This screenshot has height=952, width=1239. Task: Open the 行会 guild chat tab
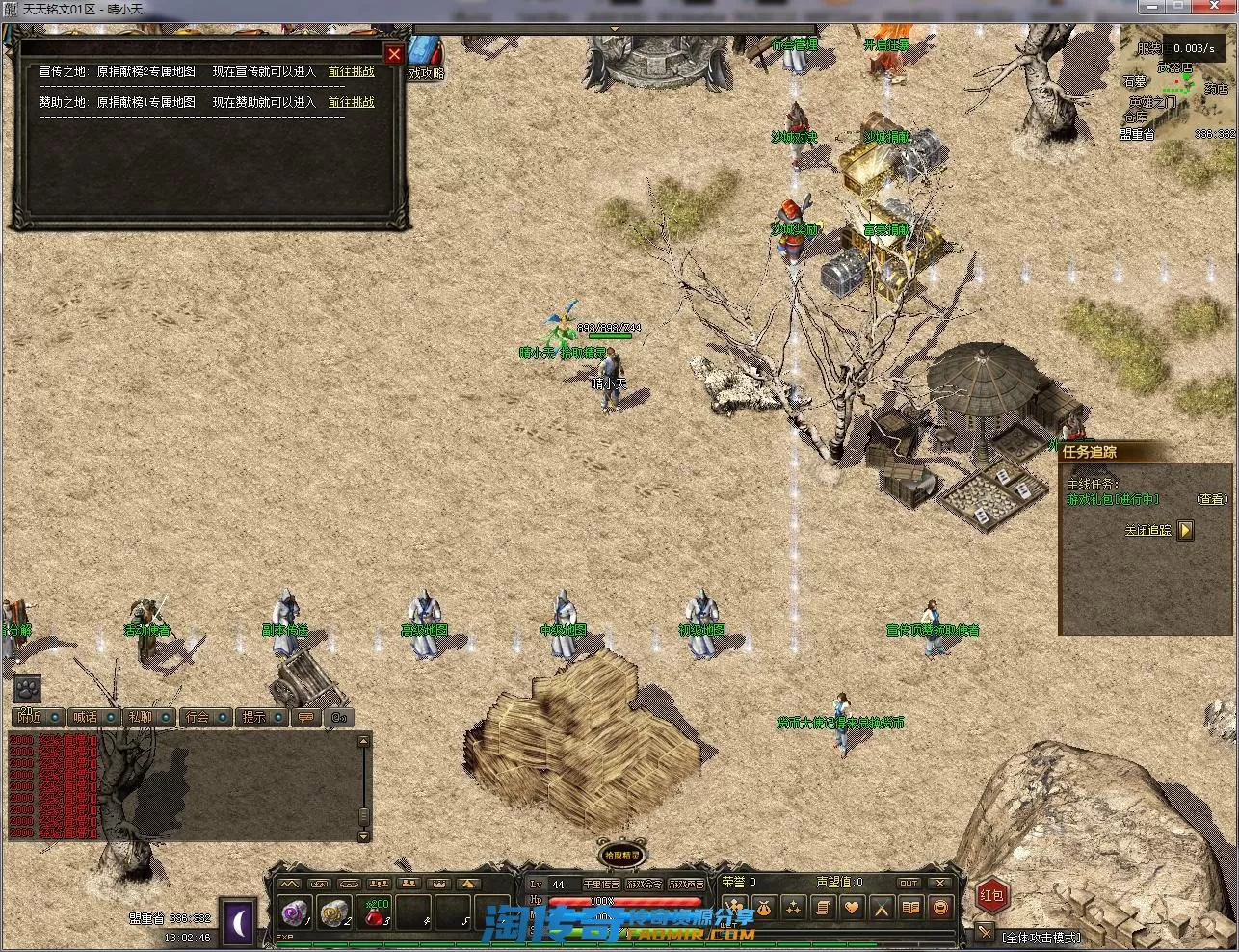[198, 717]
